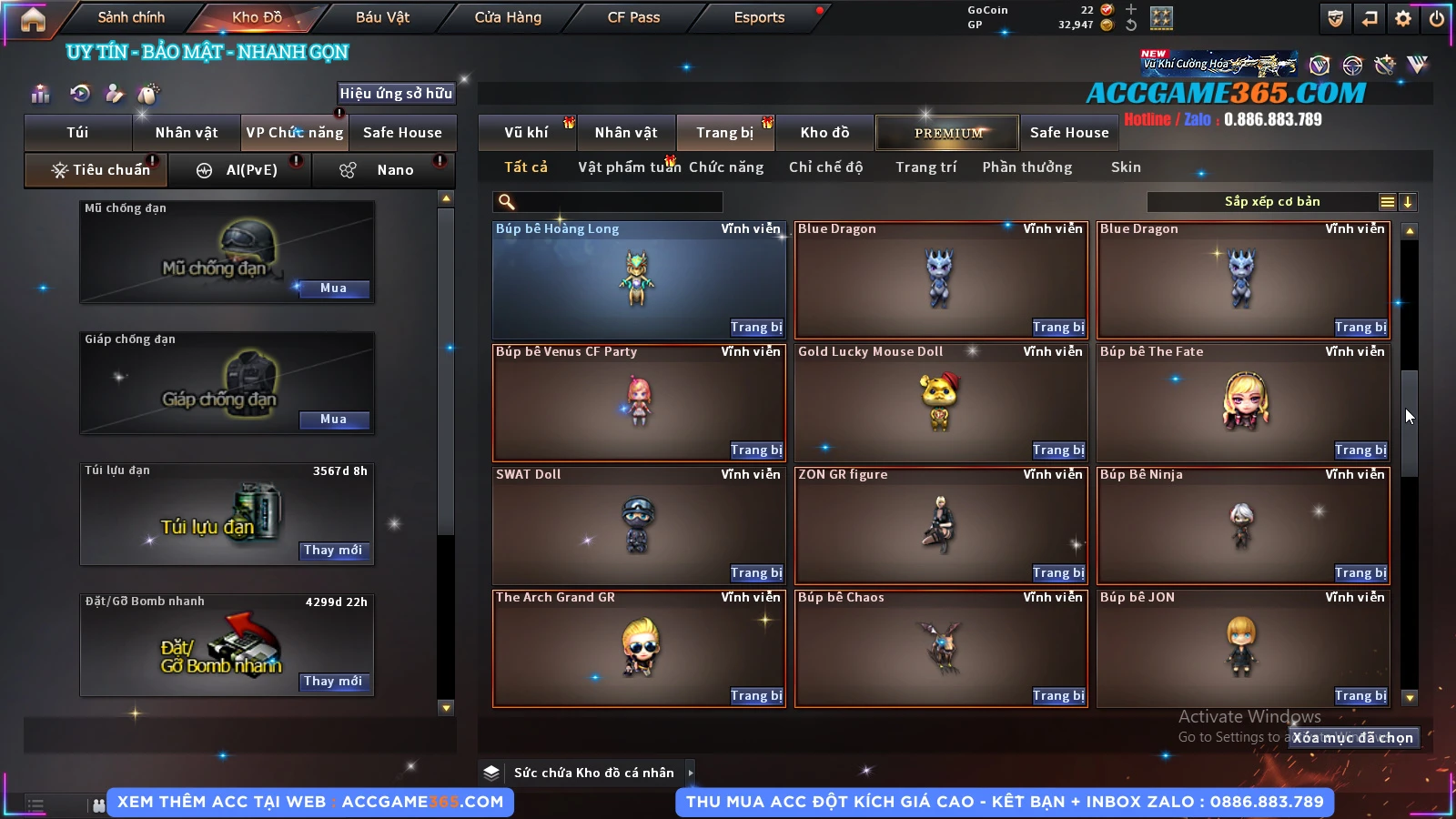Select the PREMIUM tab
Image resolution: width=1456 pixels, height=819 pixels.
[x=948, y=133]
